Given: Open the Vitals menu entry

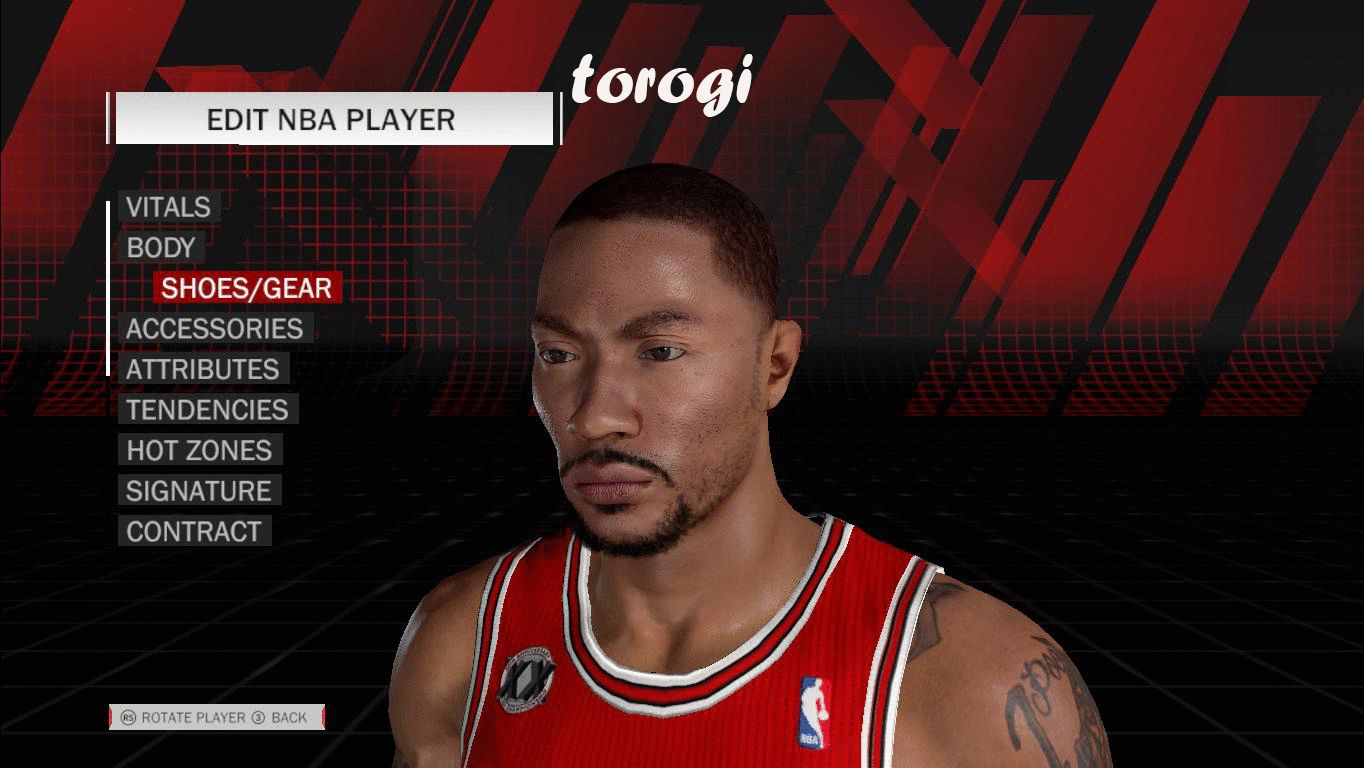Looking at the screenshot, I should click(x=168, y=207).
